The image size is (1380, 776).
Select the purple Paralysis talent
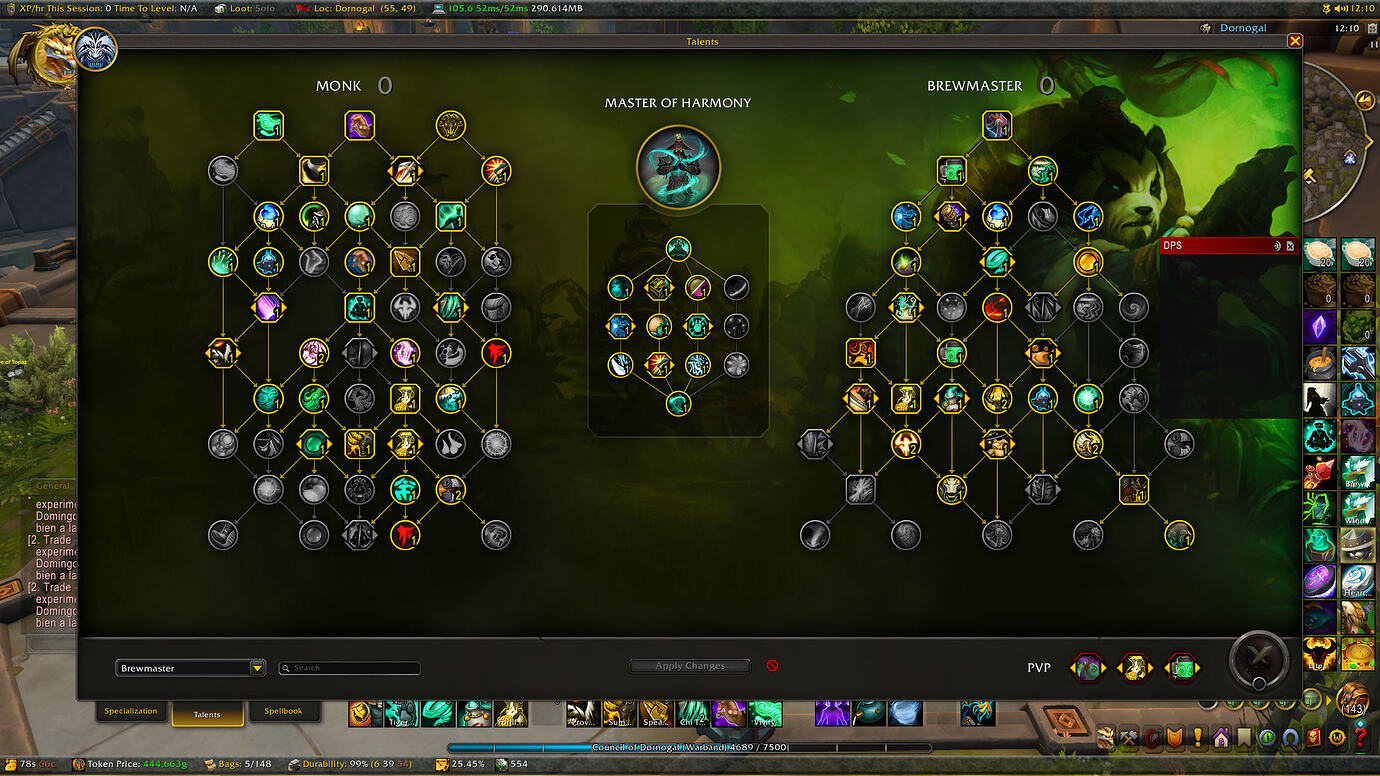pyautogui.click(x=360, y=125)
